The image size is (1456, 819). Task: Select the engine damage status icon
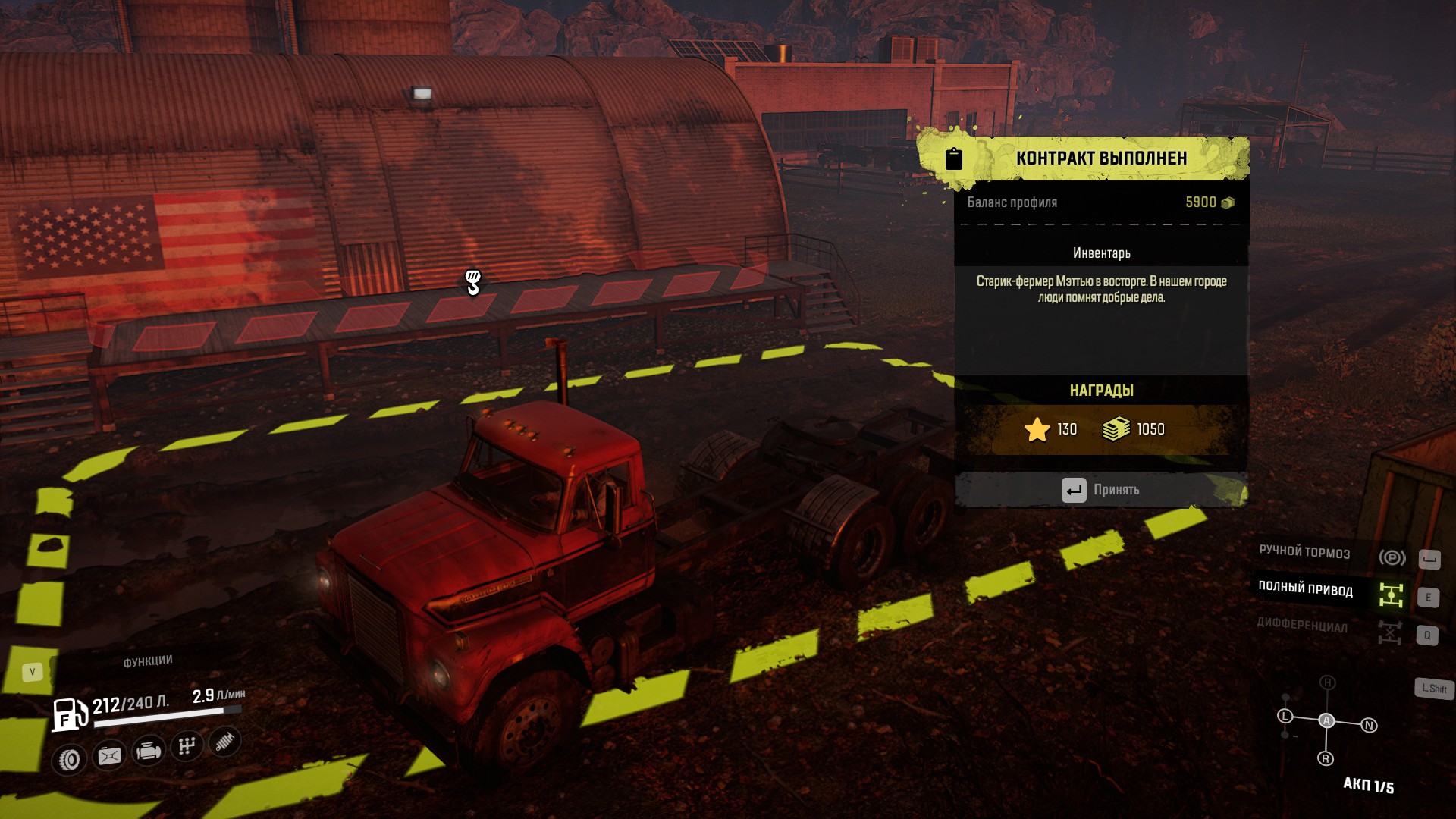[x=148, y=751]
